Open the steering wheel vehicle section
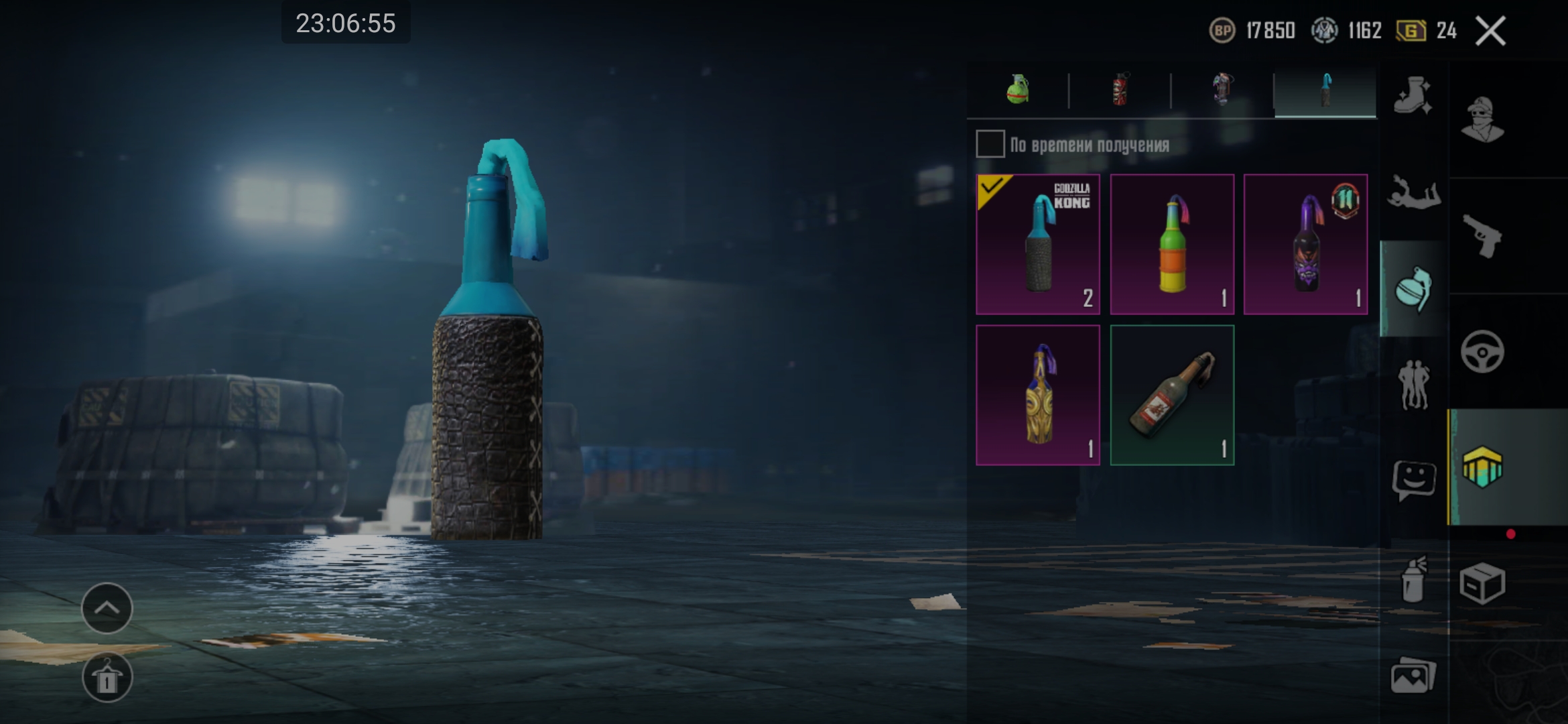Image resolution: width=1568 pixels, height=724 pixels. (1483, 351)
